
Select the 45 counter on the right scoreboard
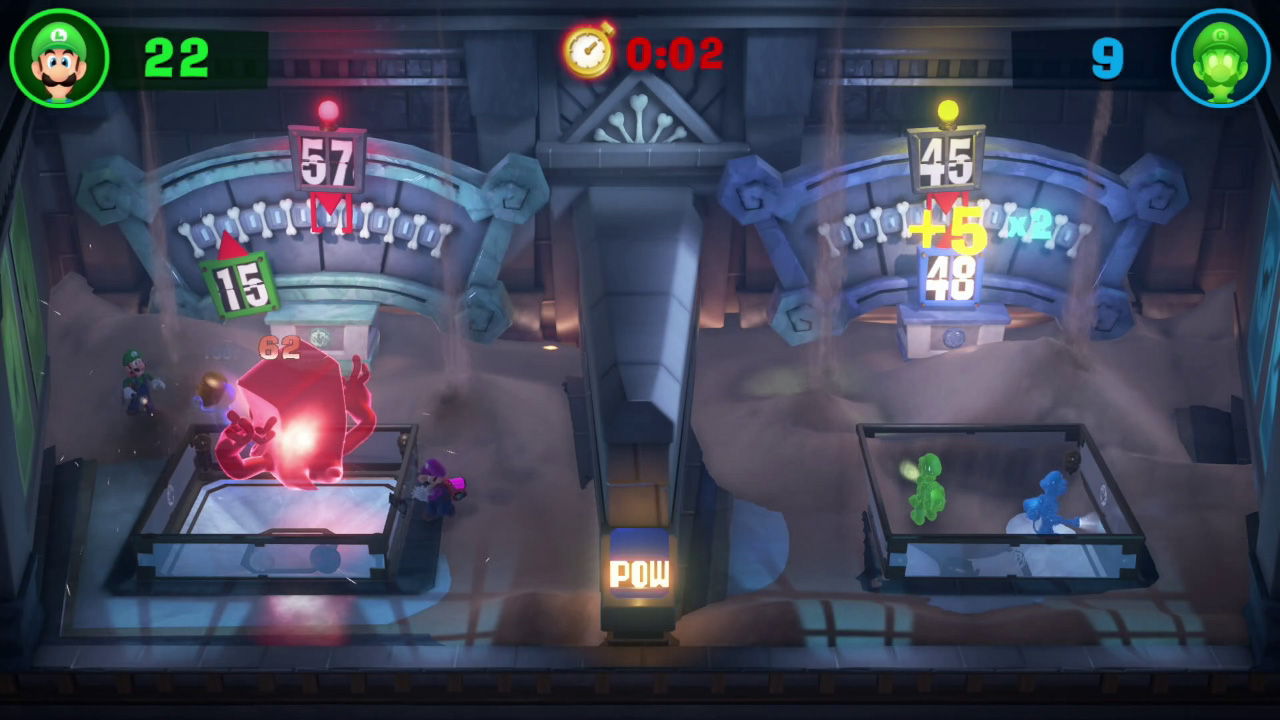(x=950, y=160)
